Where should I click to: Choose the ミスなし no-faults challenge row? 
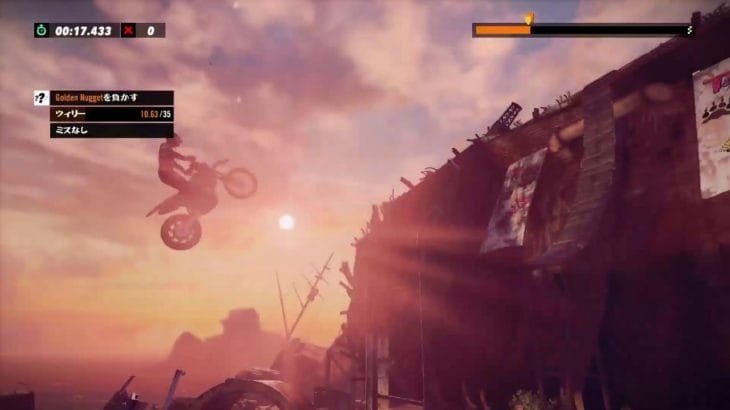click(x=111, y=130)
